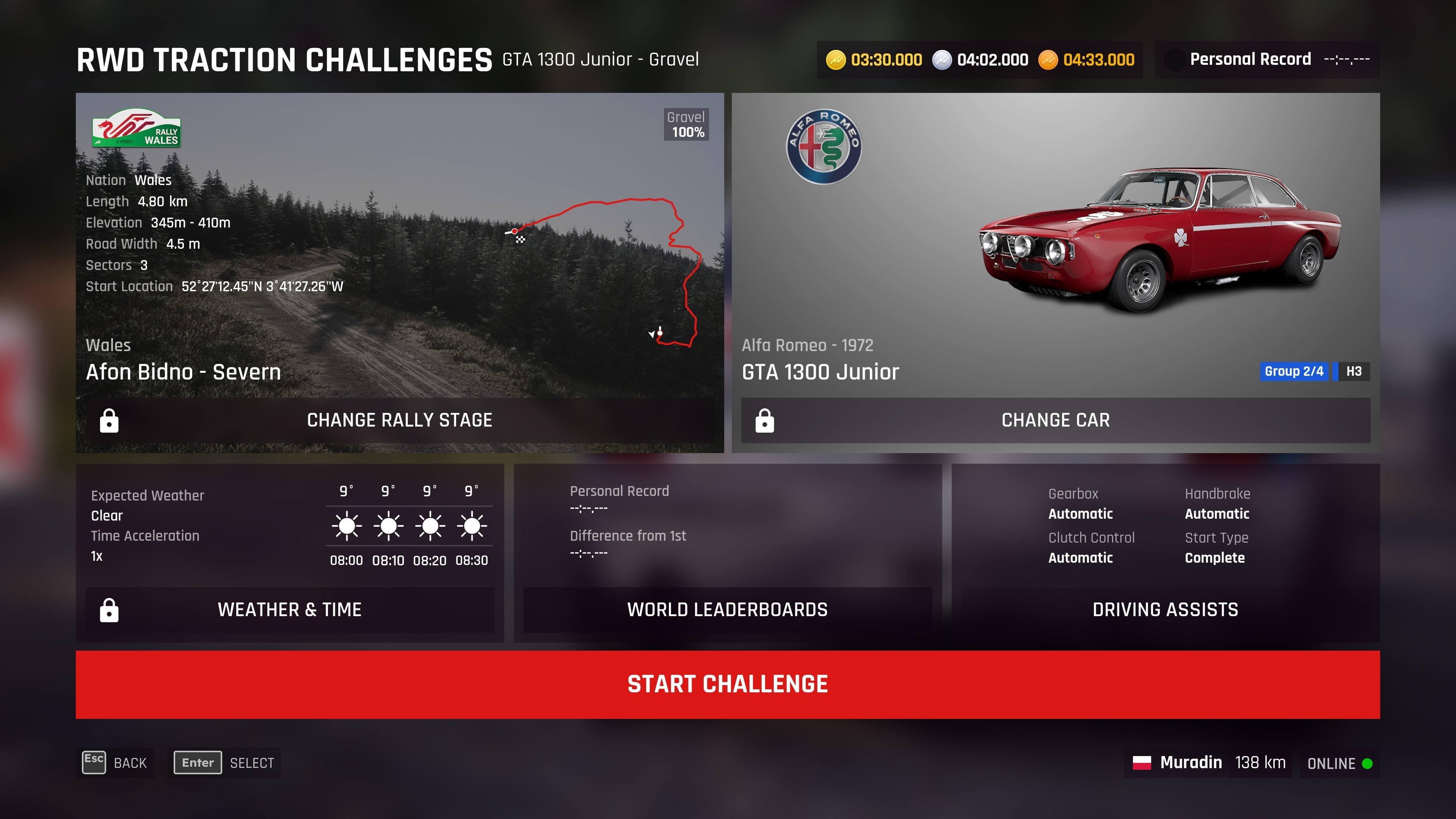Select the locked Weather & Time button

coord(289,609)
